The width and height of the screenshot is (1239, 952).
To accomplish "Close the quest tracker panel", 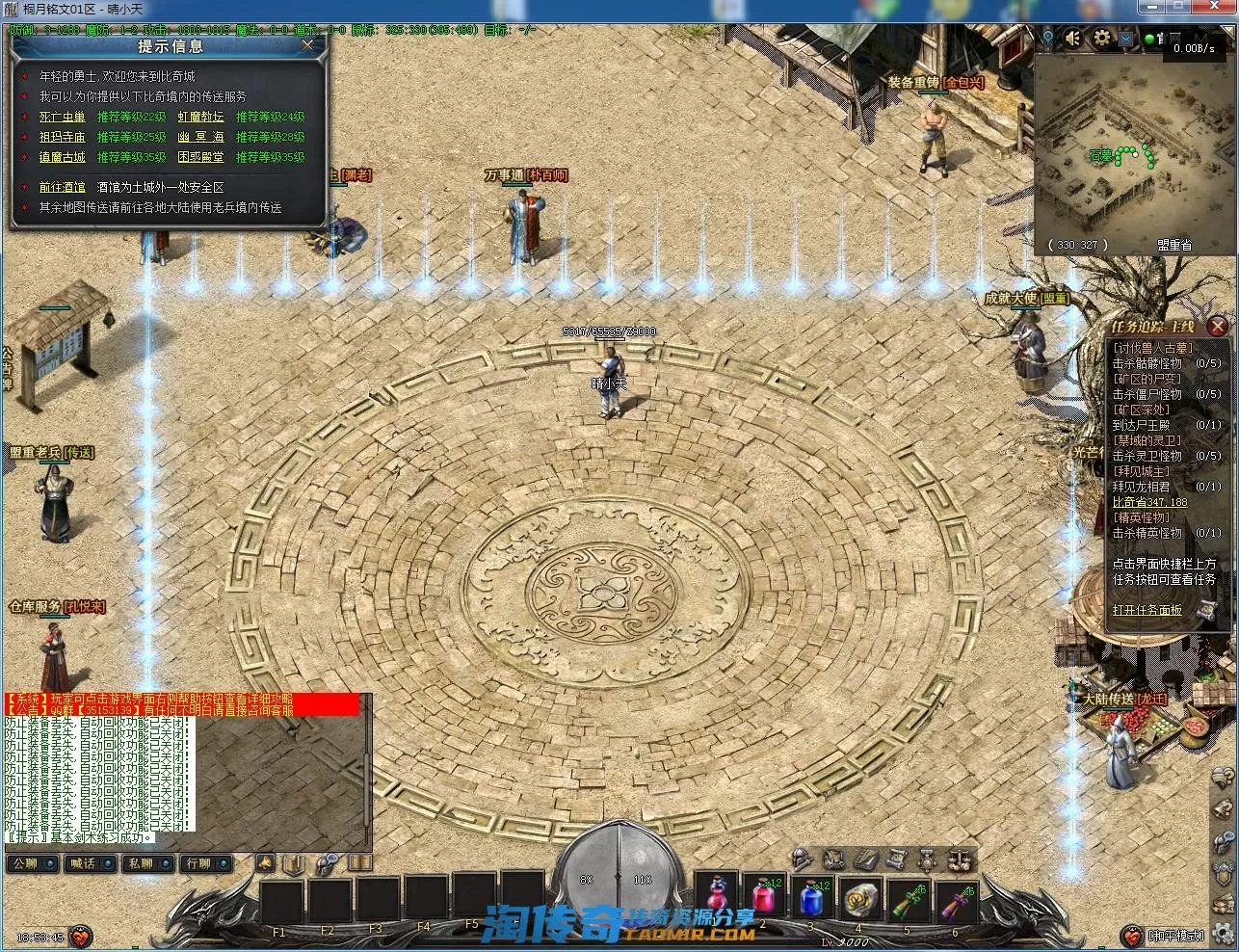I will [1218, 327].
